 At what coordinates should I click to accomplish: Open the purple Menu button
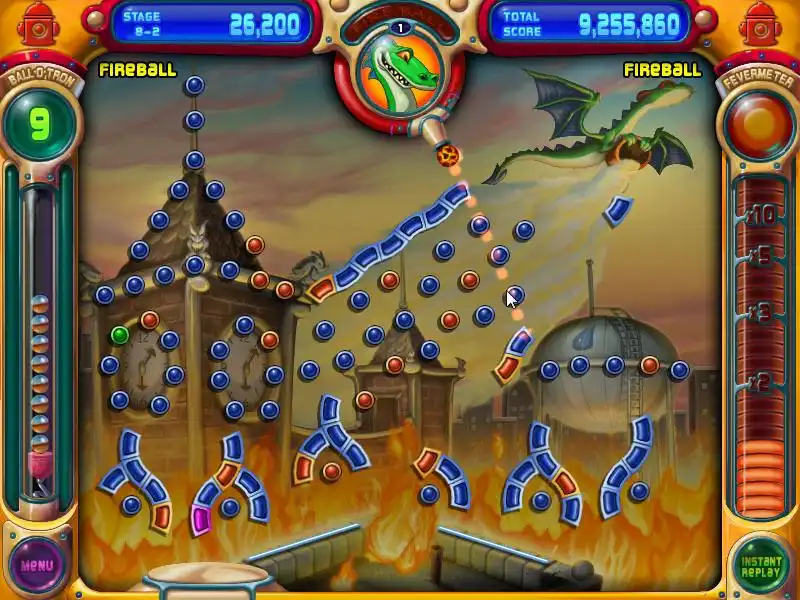pyautogui.click(x=37, y=565)
